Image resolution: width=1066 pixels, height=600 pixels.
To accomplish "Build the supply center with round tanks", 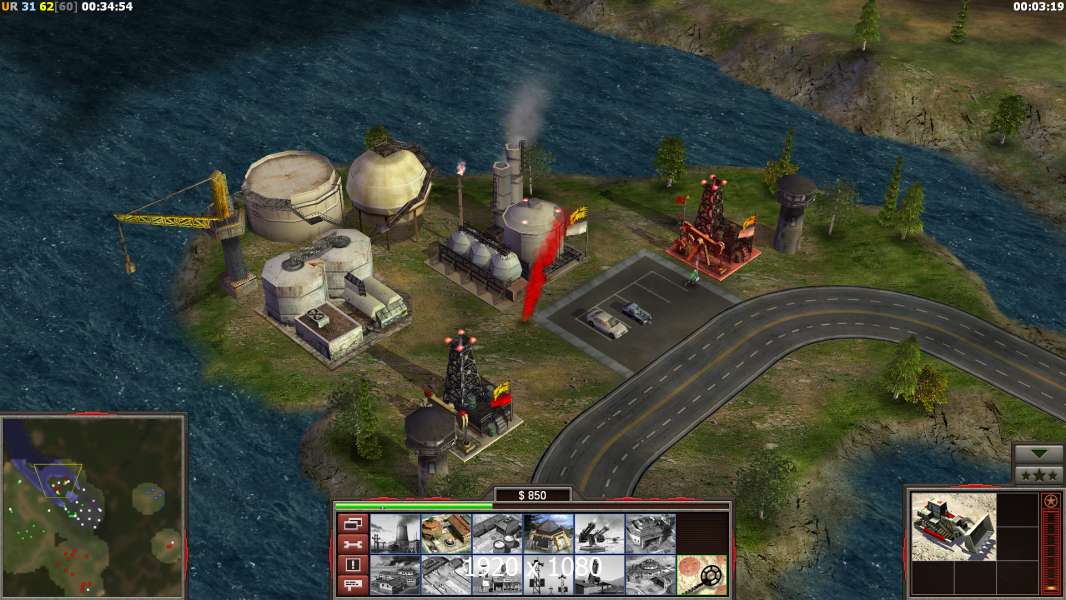I will [497, 534].
